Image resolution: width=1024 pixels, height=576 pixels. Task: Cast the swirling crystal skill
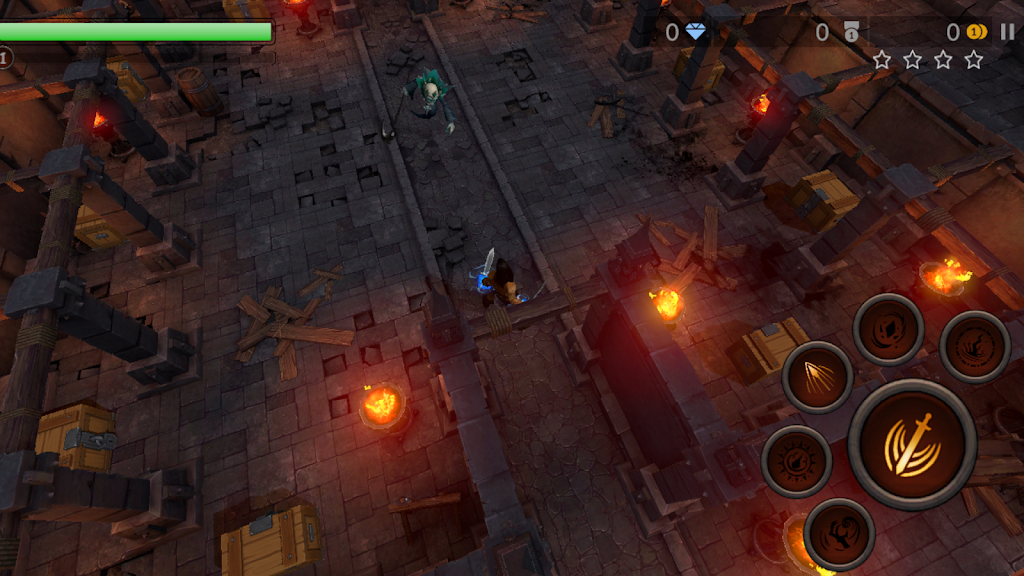pos(888,329)
